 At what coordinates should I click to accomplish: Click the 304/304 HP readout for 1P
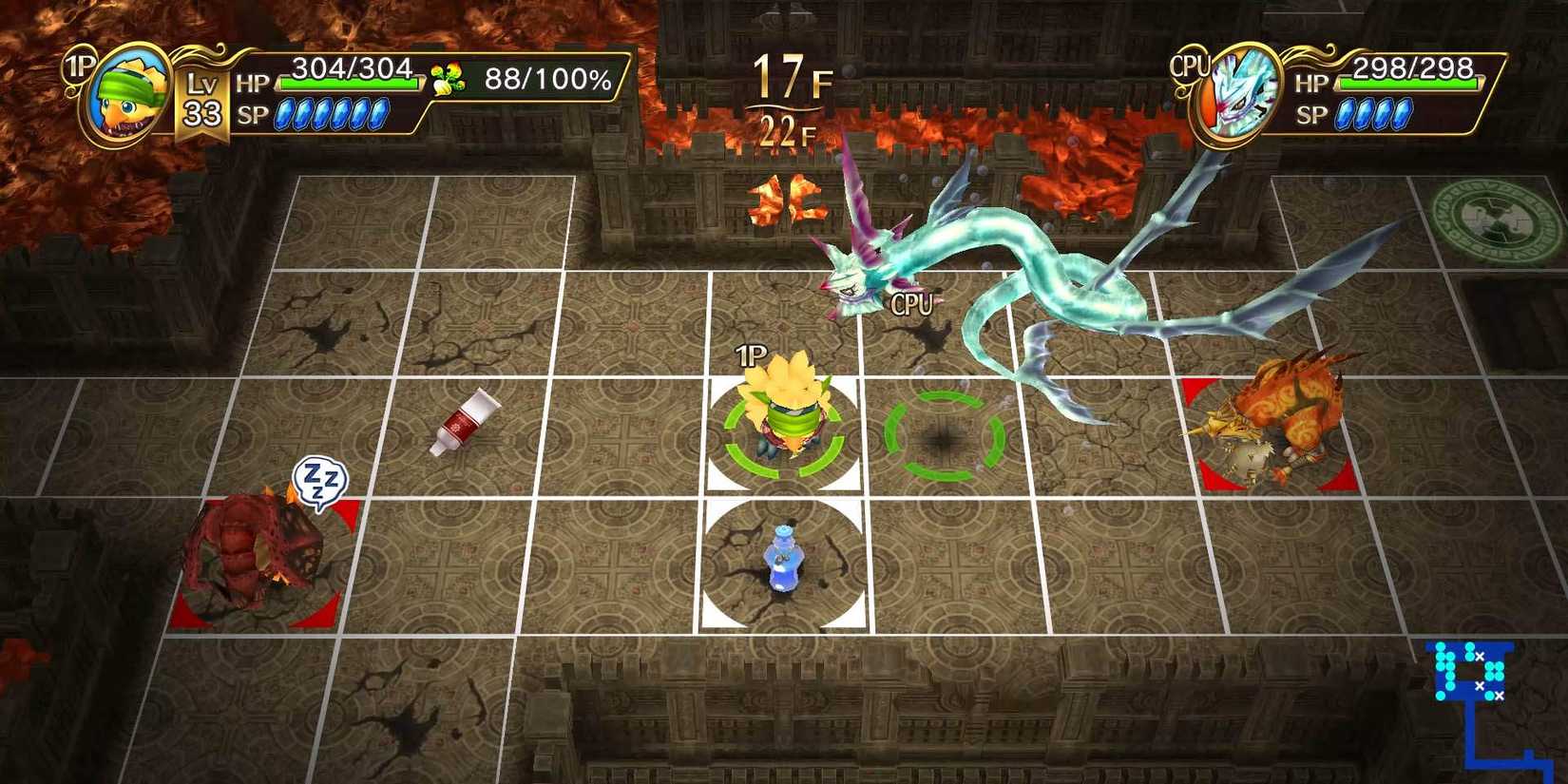coord(351,67)
